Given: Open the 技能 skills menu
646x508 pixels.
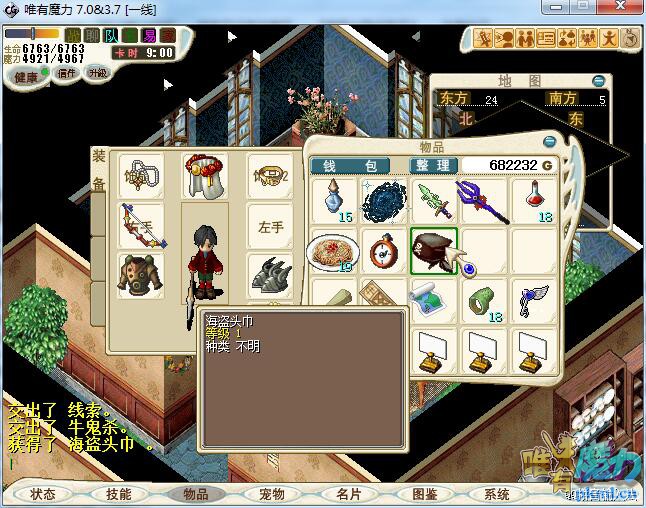Looking at the screenshot, I should coord(118,494).
